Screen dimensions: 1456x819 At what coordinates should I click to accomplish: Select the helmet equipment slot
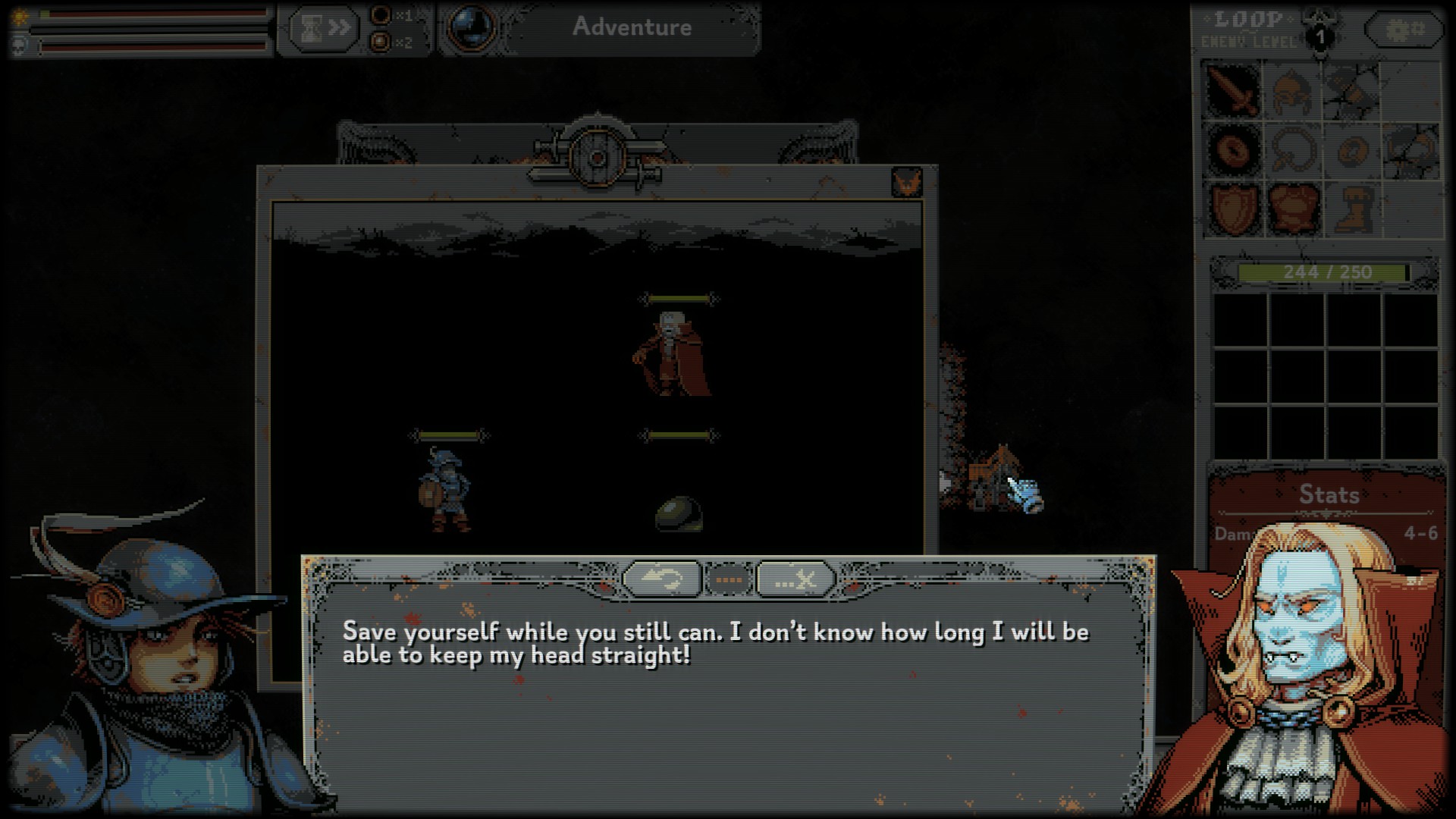pos(1292,89)
